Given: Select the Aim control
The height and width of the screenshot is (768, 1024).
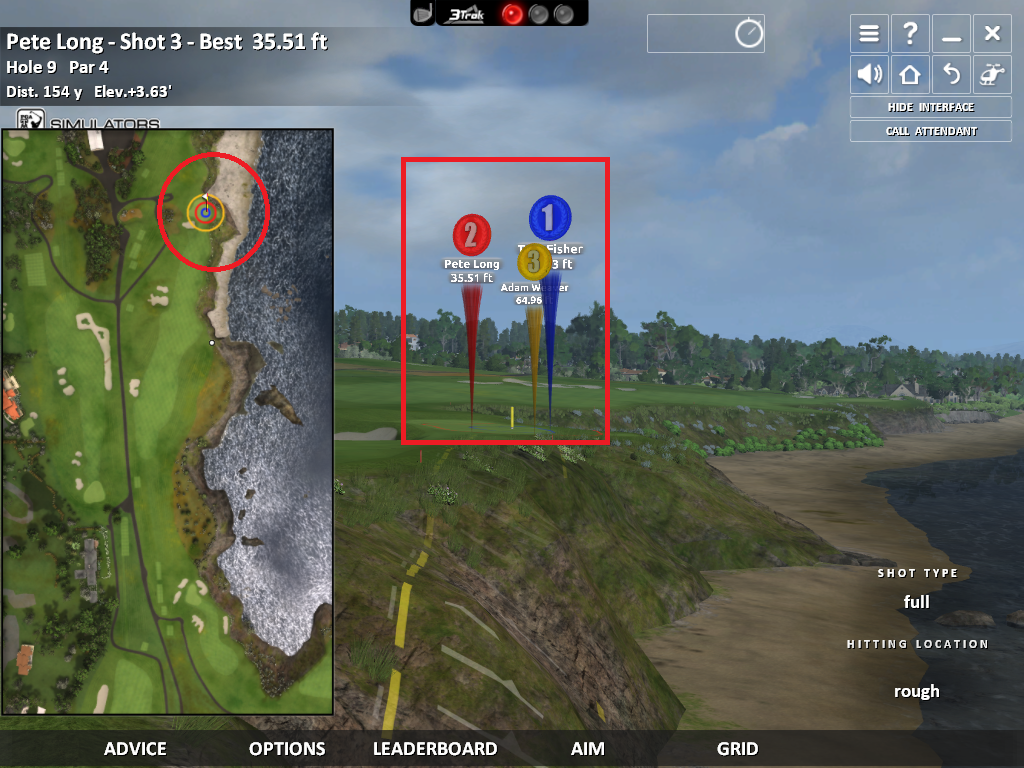Looking at the screenshot, I should (588, 748).
